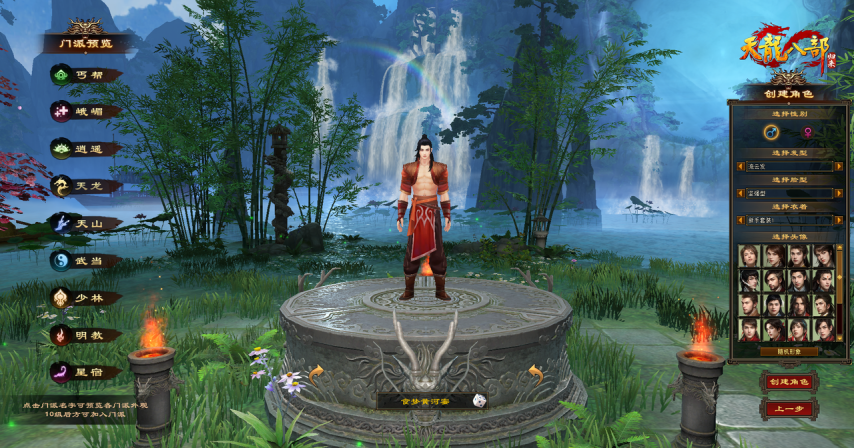Go back with the 上一步 button
Image resolution: width=854 pixels, height=448 pixels.
tap(789, 409)
